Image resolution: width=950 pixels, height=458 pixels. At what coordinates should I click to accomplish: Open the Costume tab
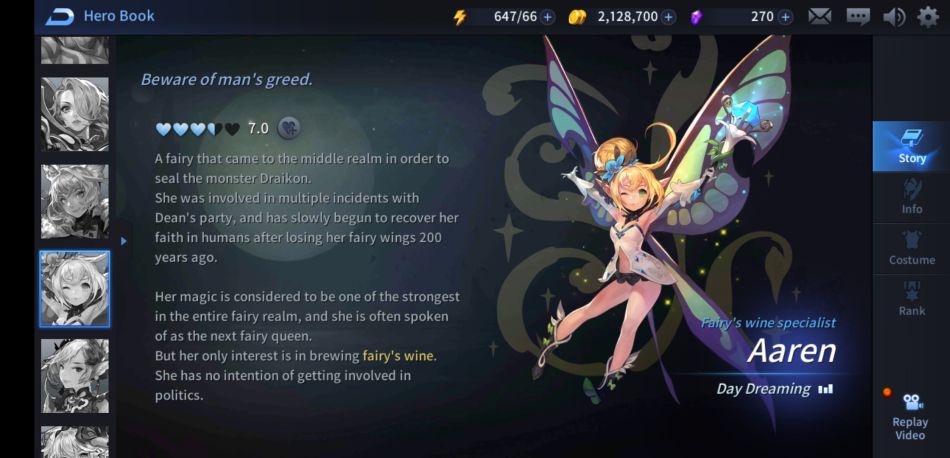tap(911, 247)
